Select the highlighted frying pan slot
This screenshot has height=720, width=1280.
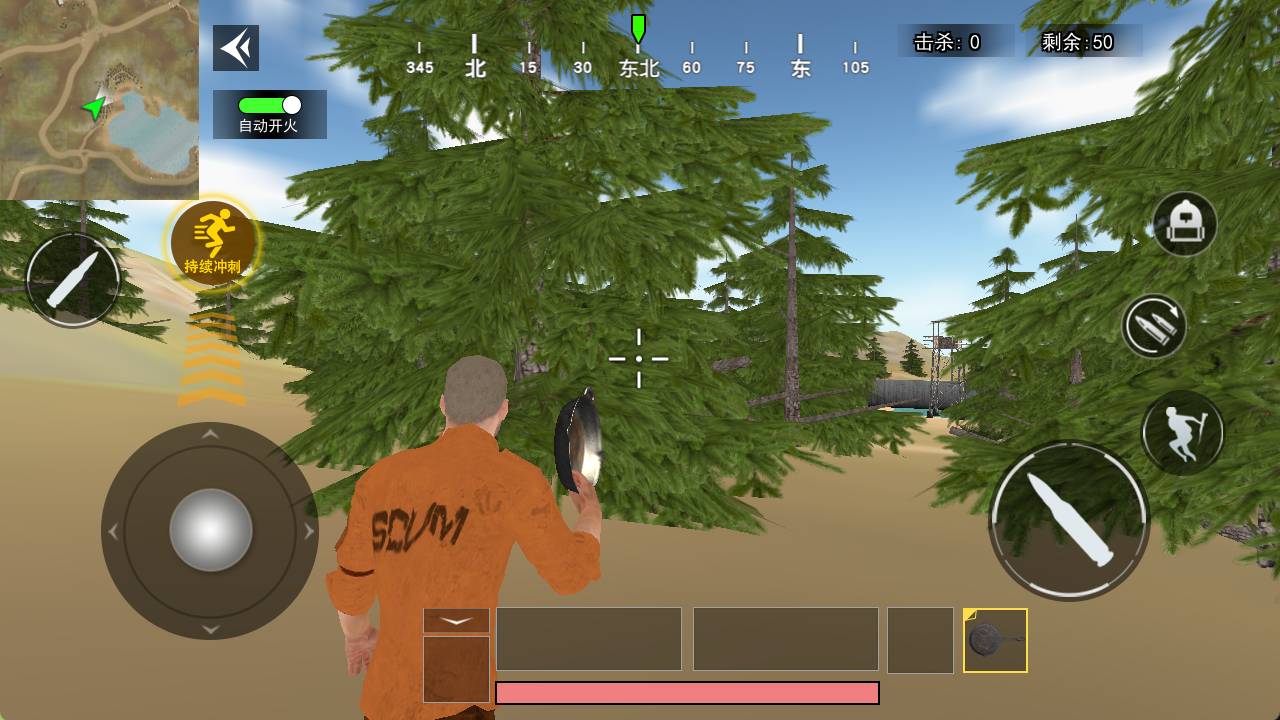[994, 639]
